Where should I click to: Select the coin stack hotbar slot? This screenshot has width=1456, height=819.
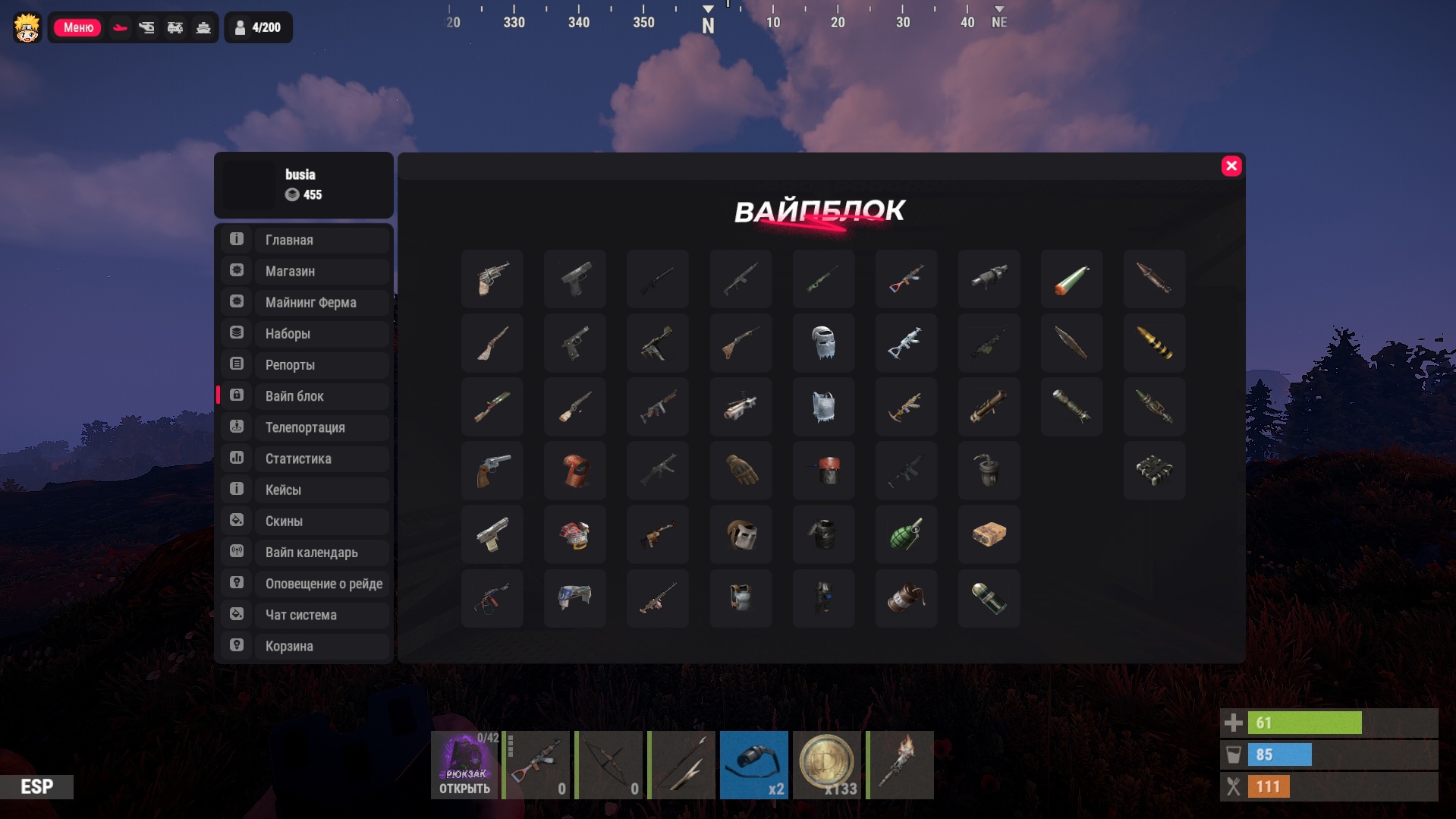tap(826, 765)
